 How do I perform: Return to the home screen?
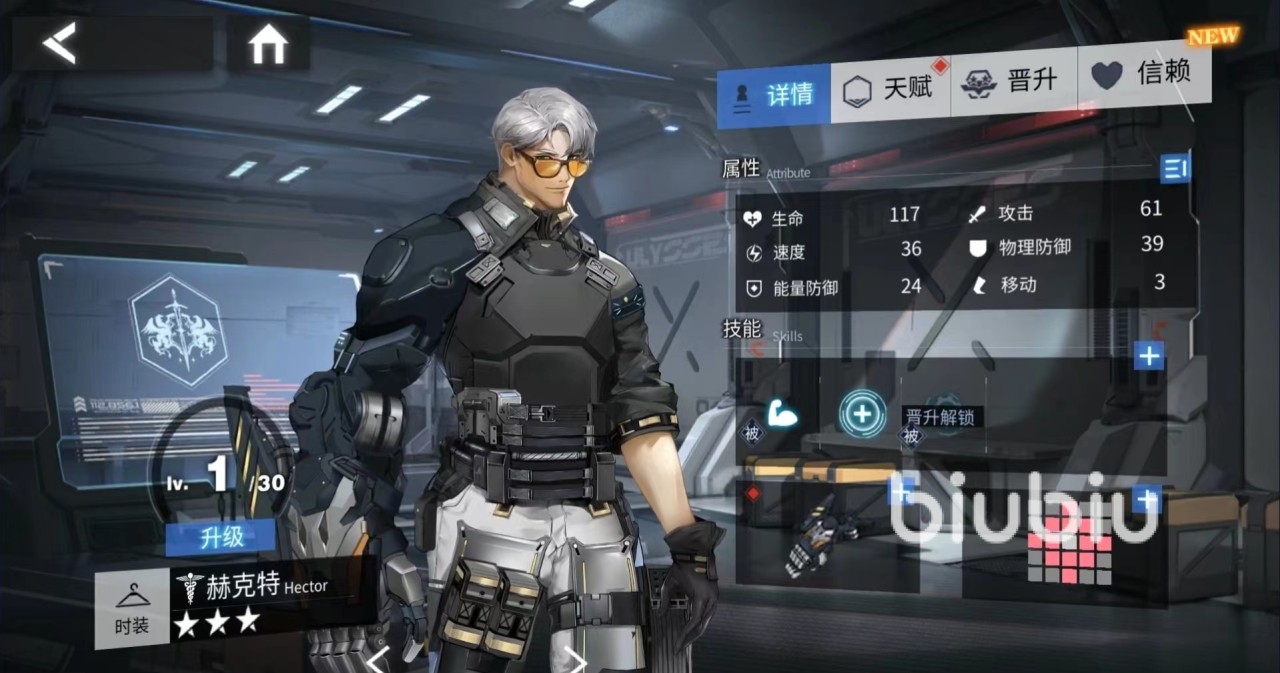(268, 44)
